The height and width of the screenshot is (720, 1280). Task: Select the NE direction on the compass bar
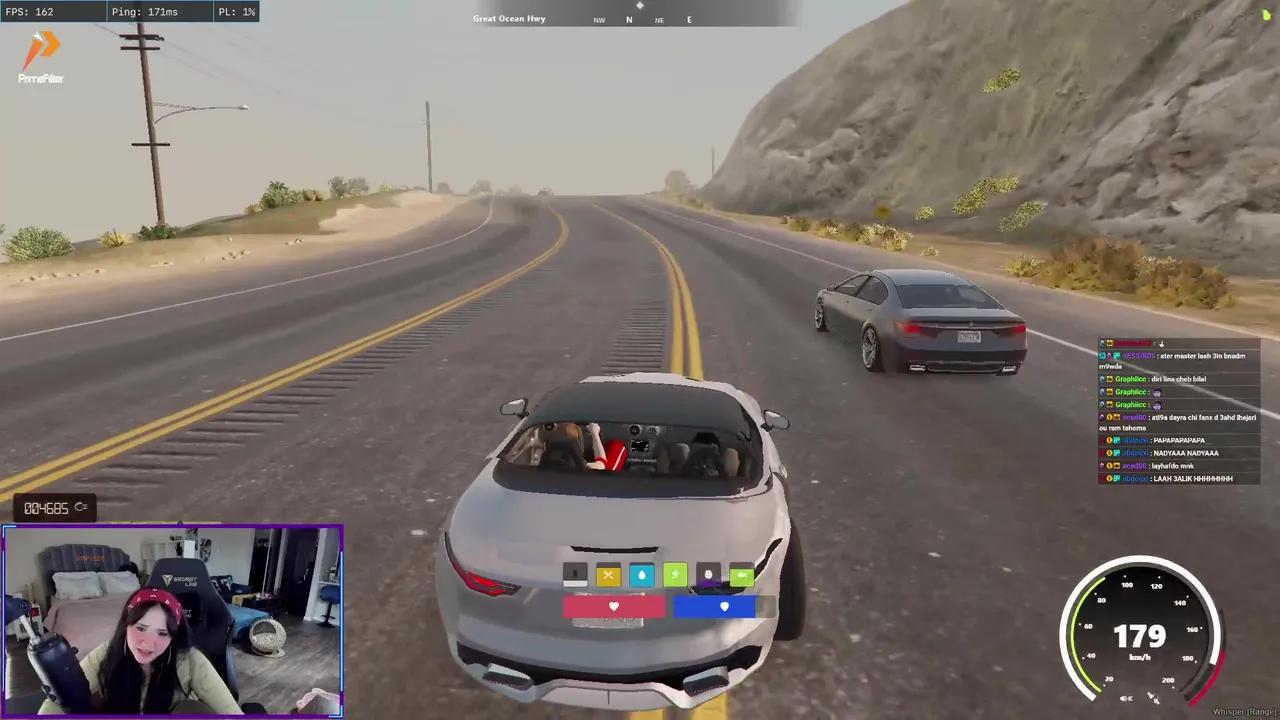tap(659, 20)
